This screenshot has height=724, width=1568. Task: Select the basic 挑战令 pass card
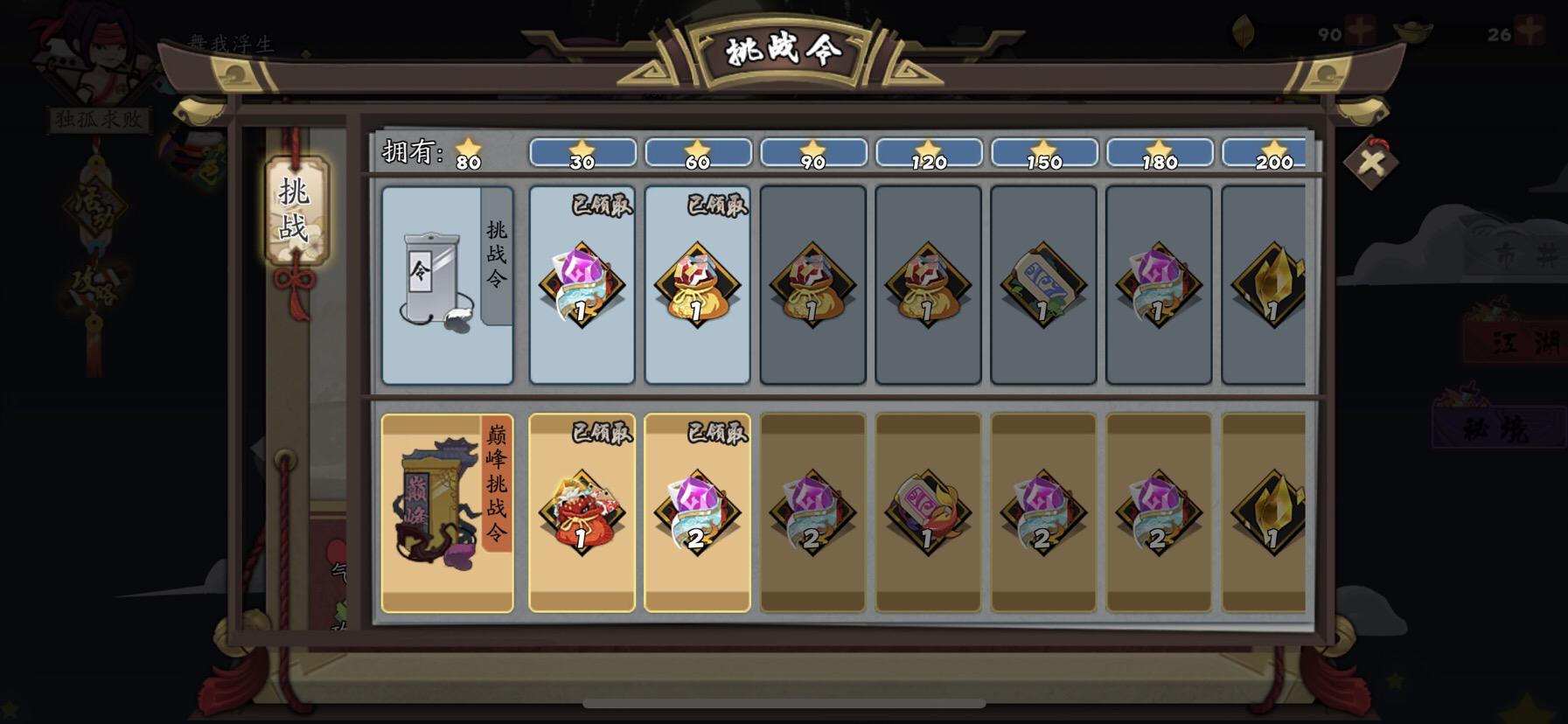click(446, 284)
